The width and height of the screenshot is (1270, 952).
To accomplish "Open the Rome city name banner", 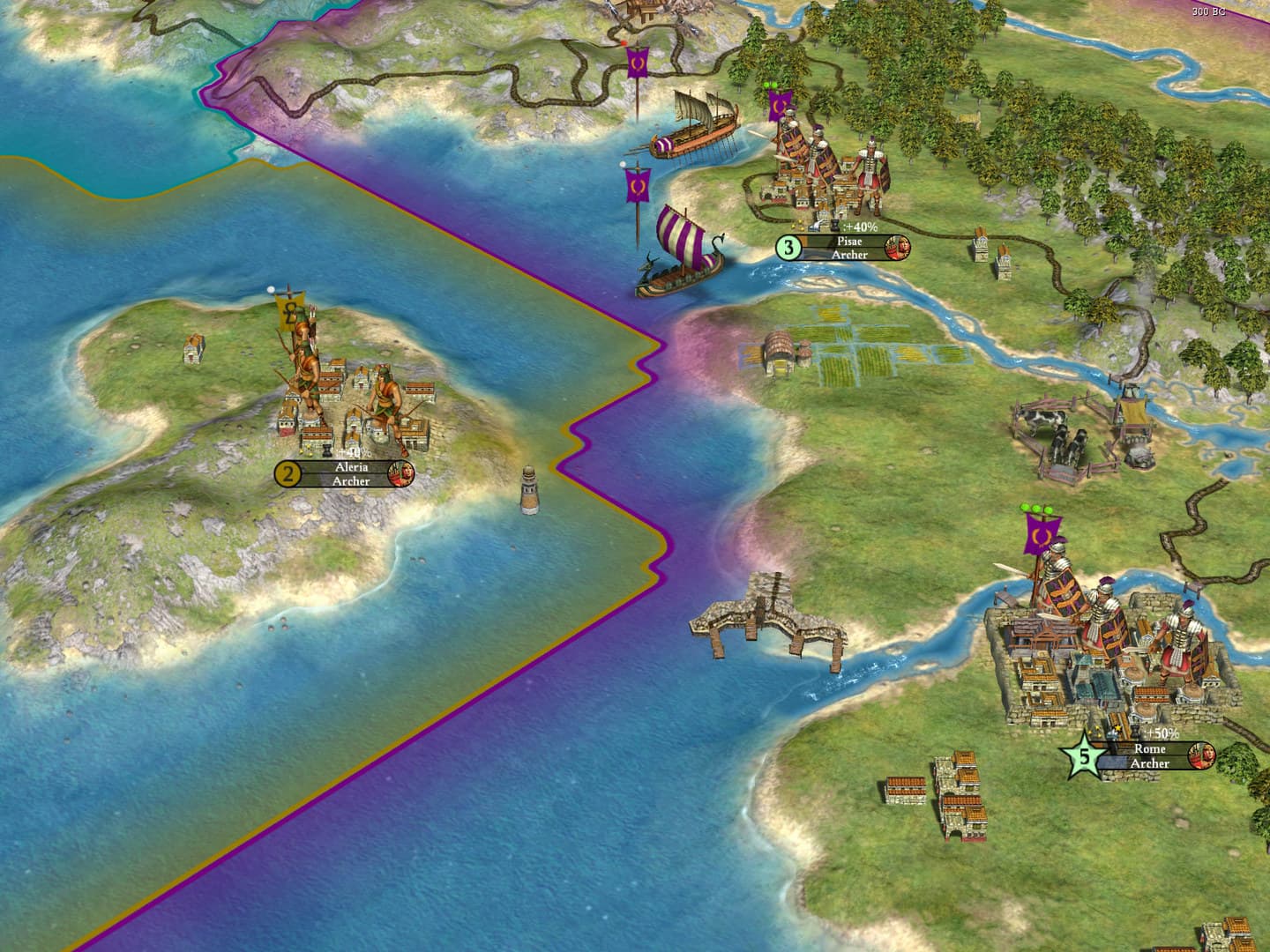I will 1148,750.
